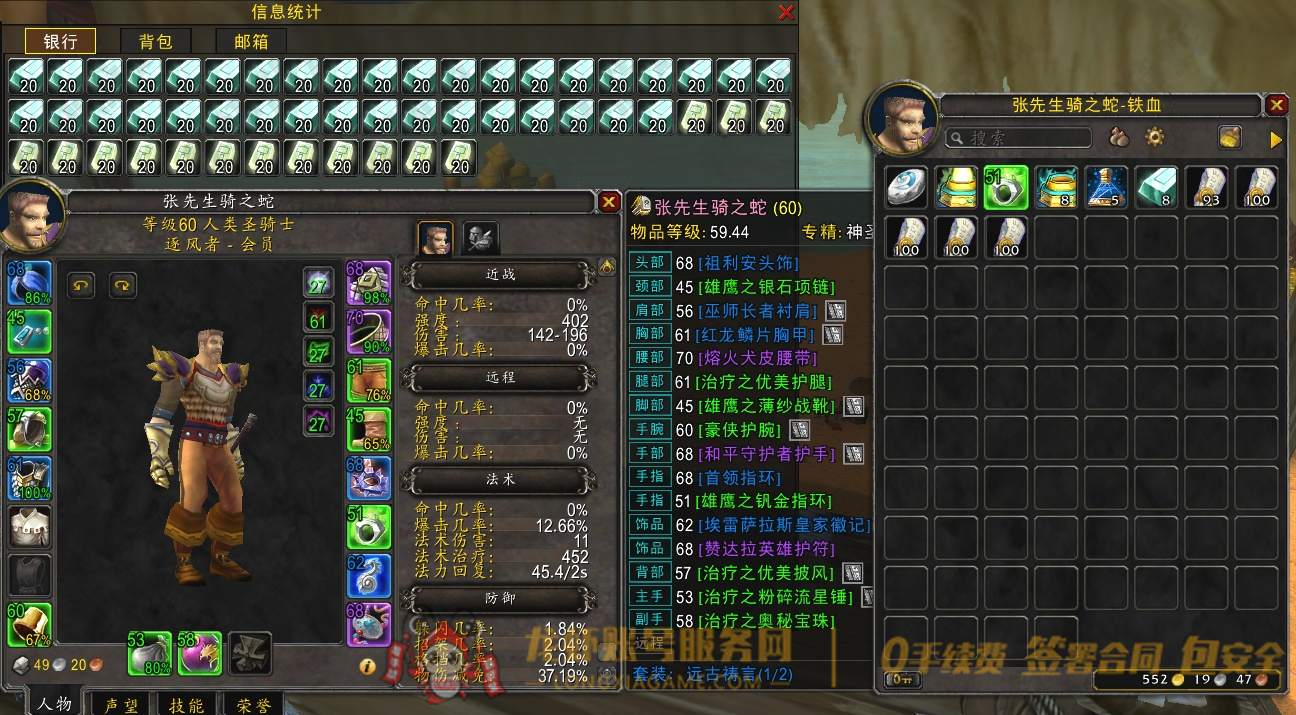This screenshot has width=1296, height=715.
Task: Switch to the 银行 bank tab
Action: pyautogui.click(x=60, y=41)
